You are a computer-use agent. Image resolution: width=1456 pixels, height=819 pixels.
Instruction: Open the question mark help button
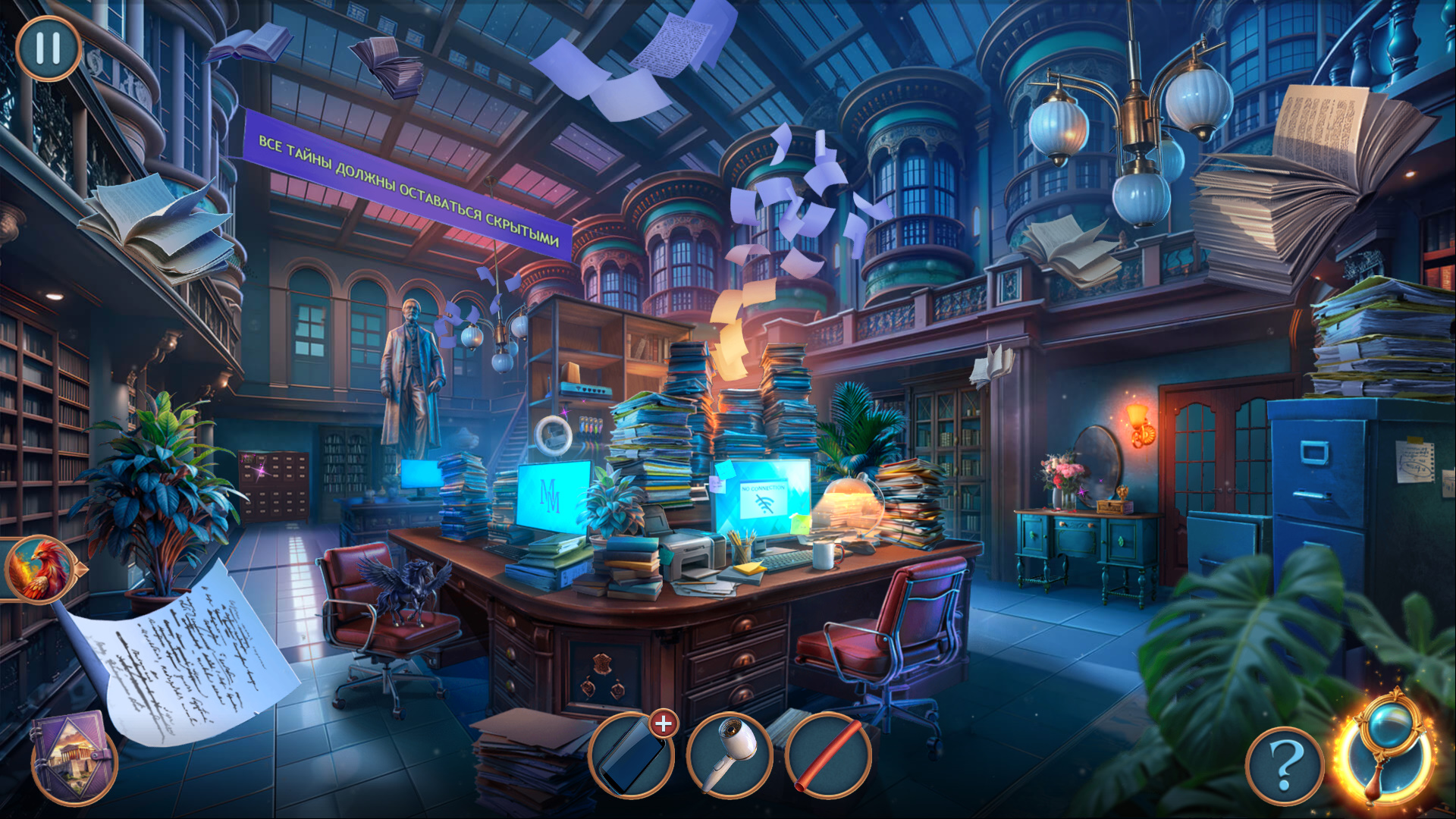[x=1284, y=766]
